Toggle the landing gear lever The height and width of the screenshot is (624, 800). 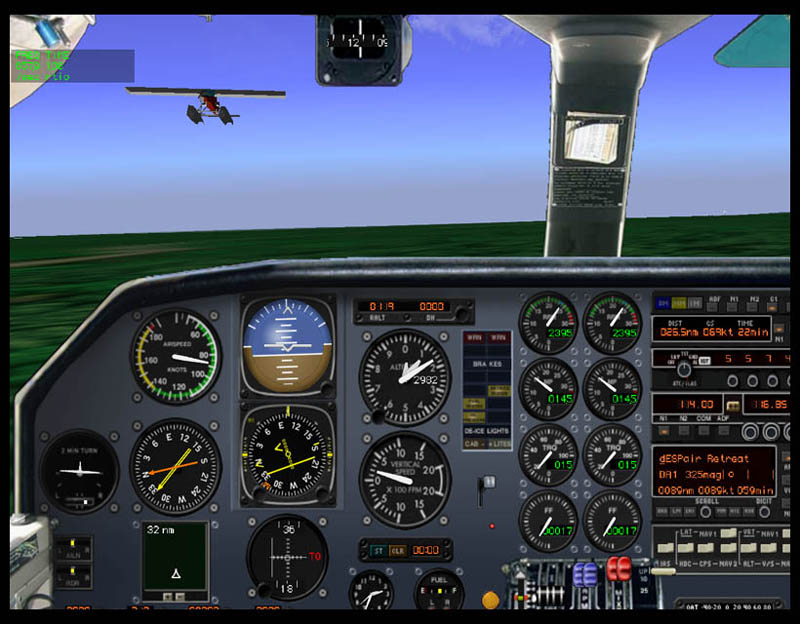pyautogui.click(x=488, y=488)
